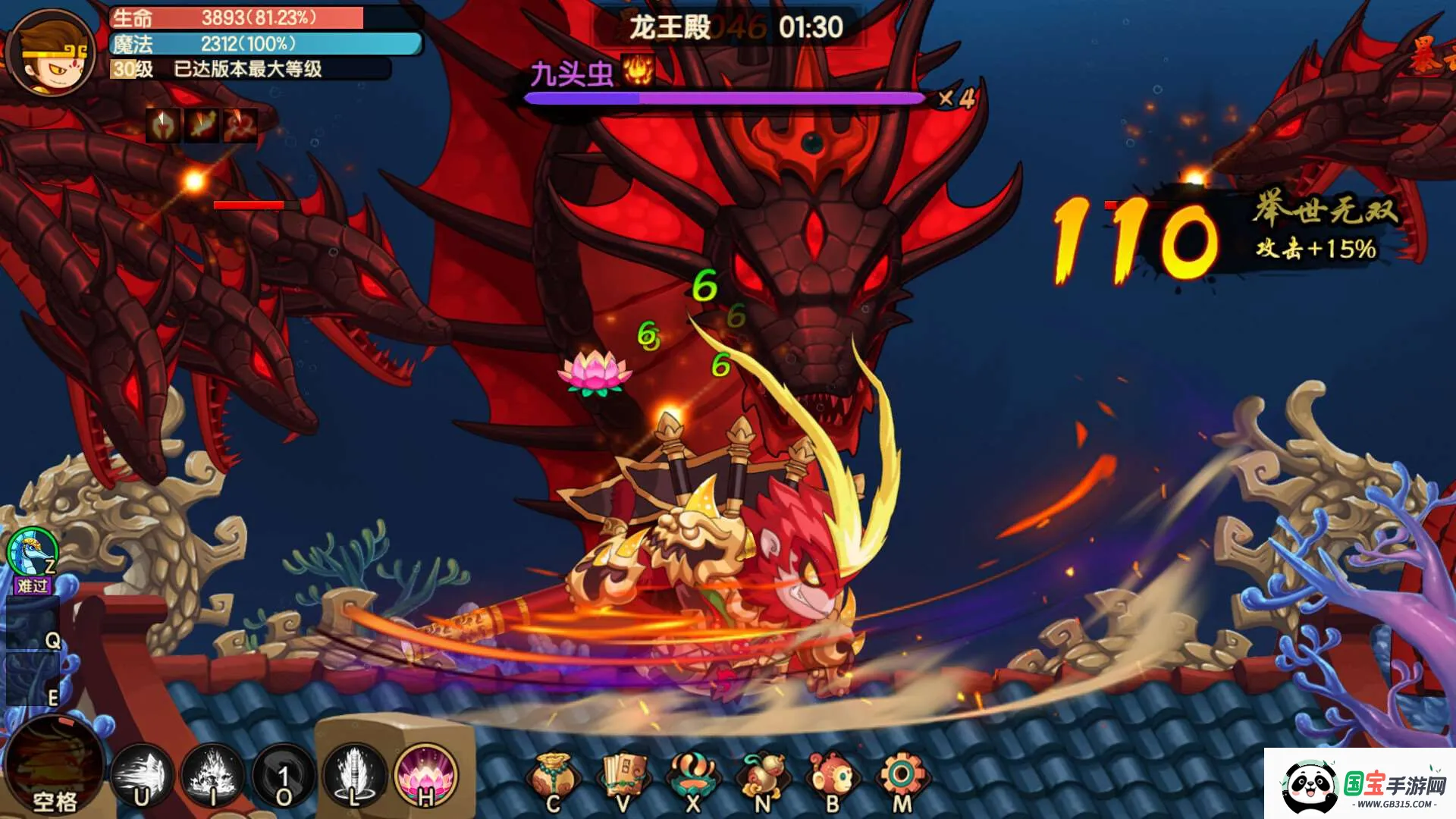Trigger the ground flame burst skill
Screen dimensions: 1456x819
click(212, 775)
